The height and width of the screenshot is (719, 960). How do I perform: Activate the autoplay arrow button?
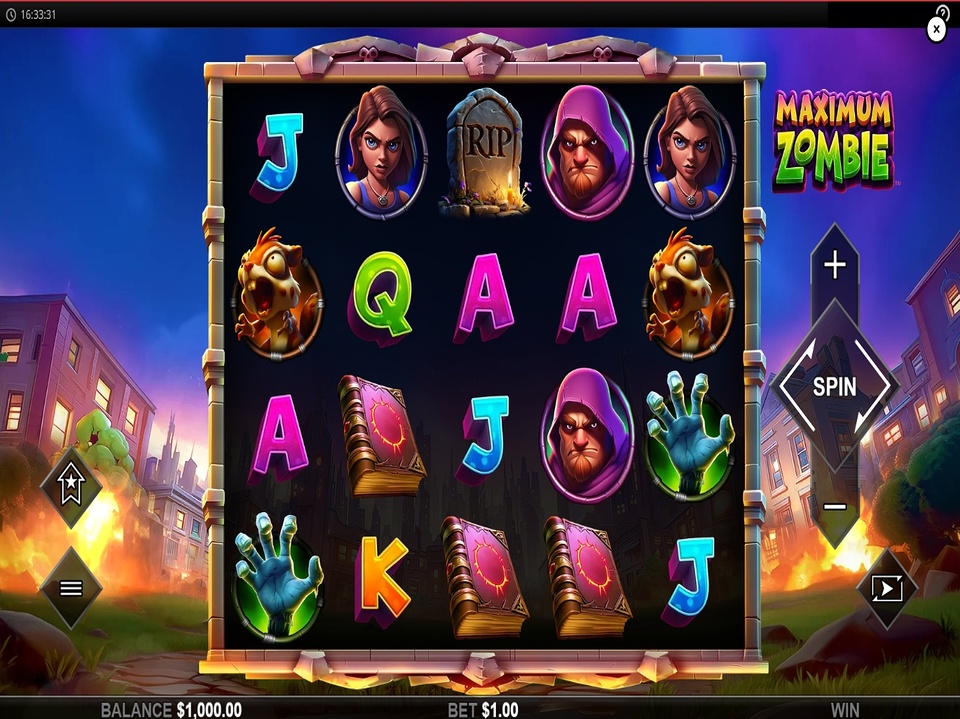(887, 588)
